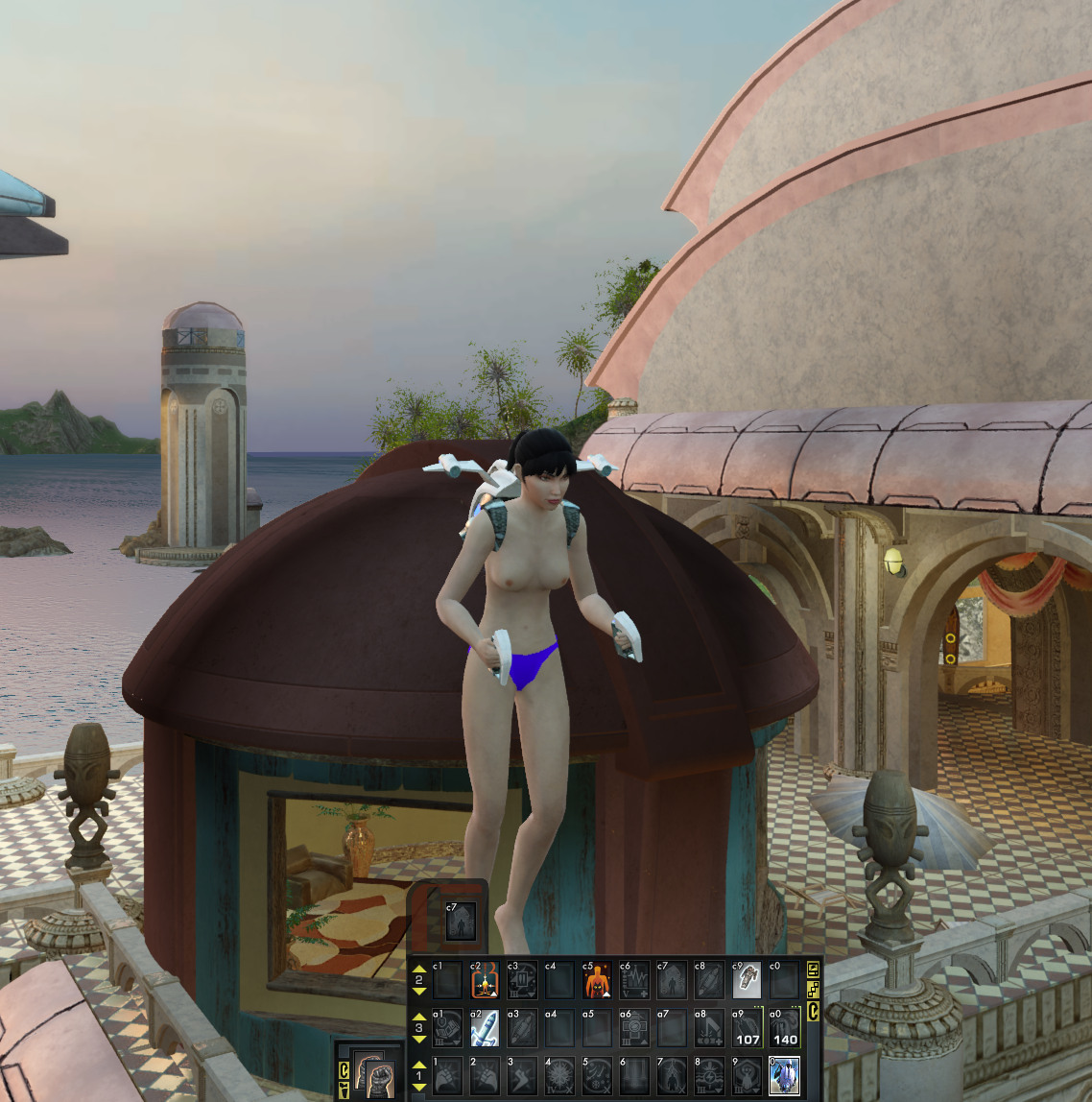Select the snowflake ability in slot 4
The image size is (1092, 1102).
point(559,1076)
